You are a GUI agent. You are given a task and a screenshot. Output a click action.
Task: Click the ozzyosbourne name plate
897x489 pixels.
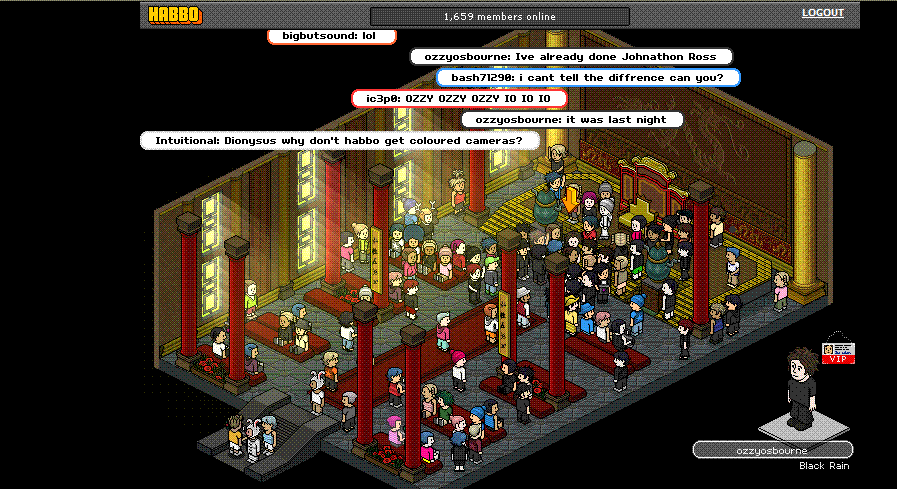point(772,450)
